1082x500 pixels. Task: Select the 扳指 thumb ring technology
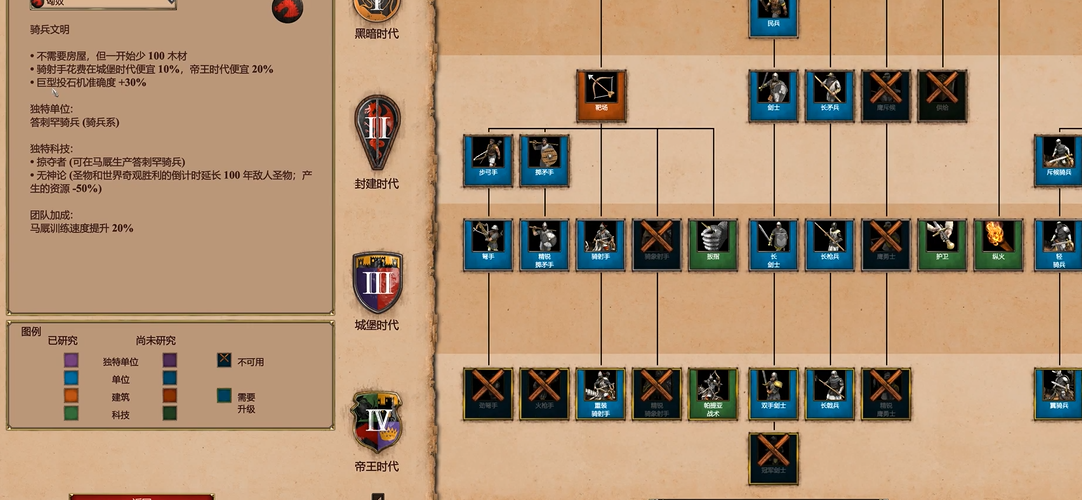coord(713,245)
